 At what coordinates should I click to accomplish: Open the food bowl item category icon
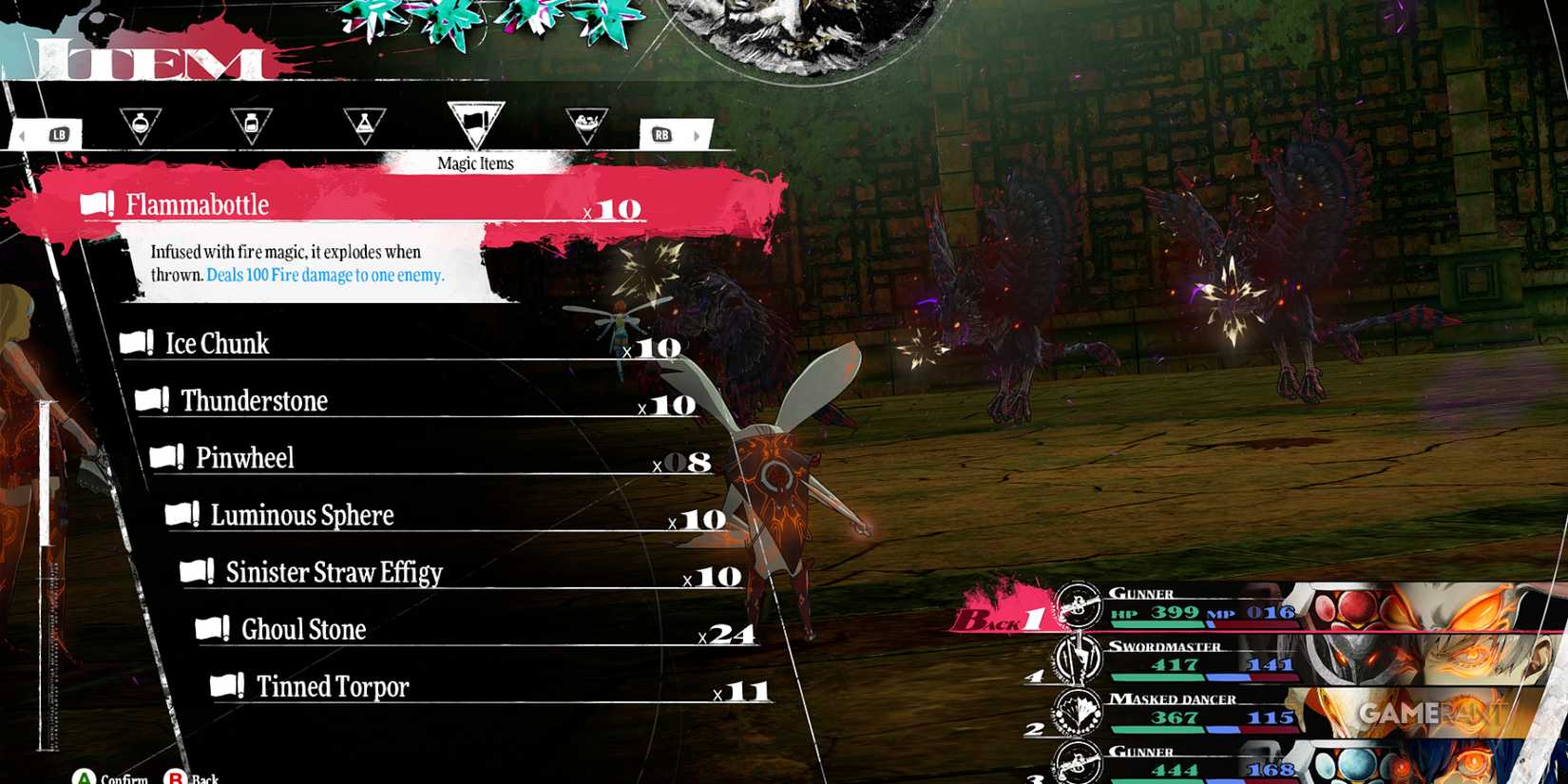pyautogui.click(x=586, y=122)
